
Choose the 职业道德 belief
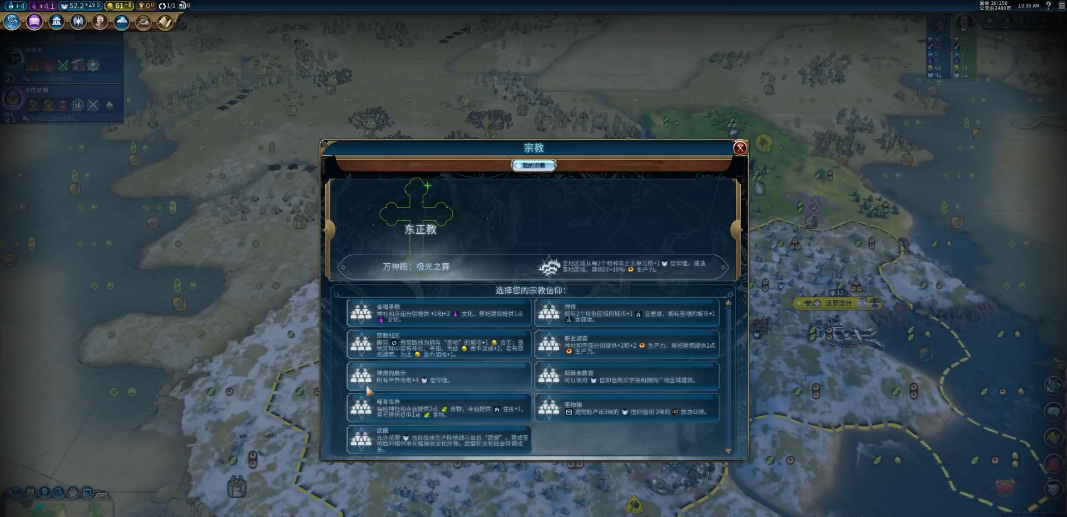(627, 344)
